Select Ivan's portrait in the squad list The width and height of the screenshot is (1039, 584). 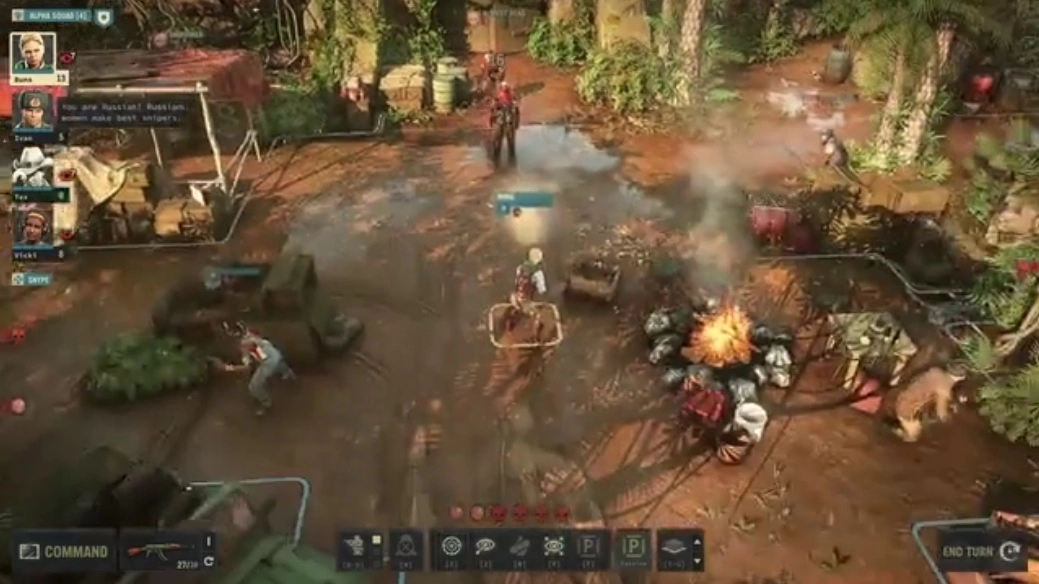(x=32, y=110)
